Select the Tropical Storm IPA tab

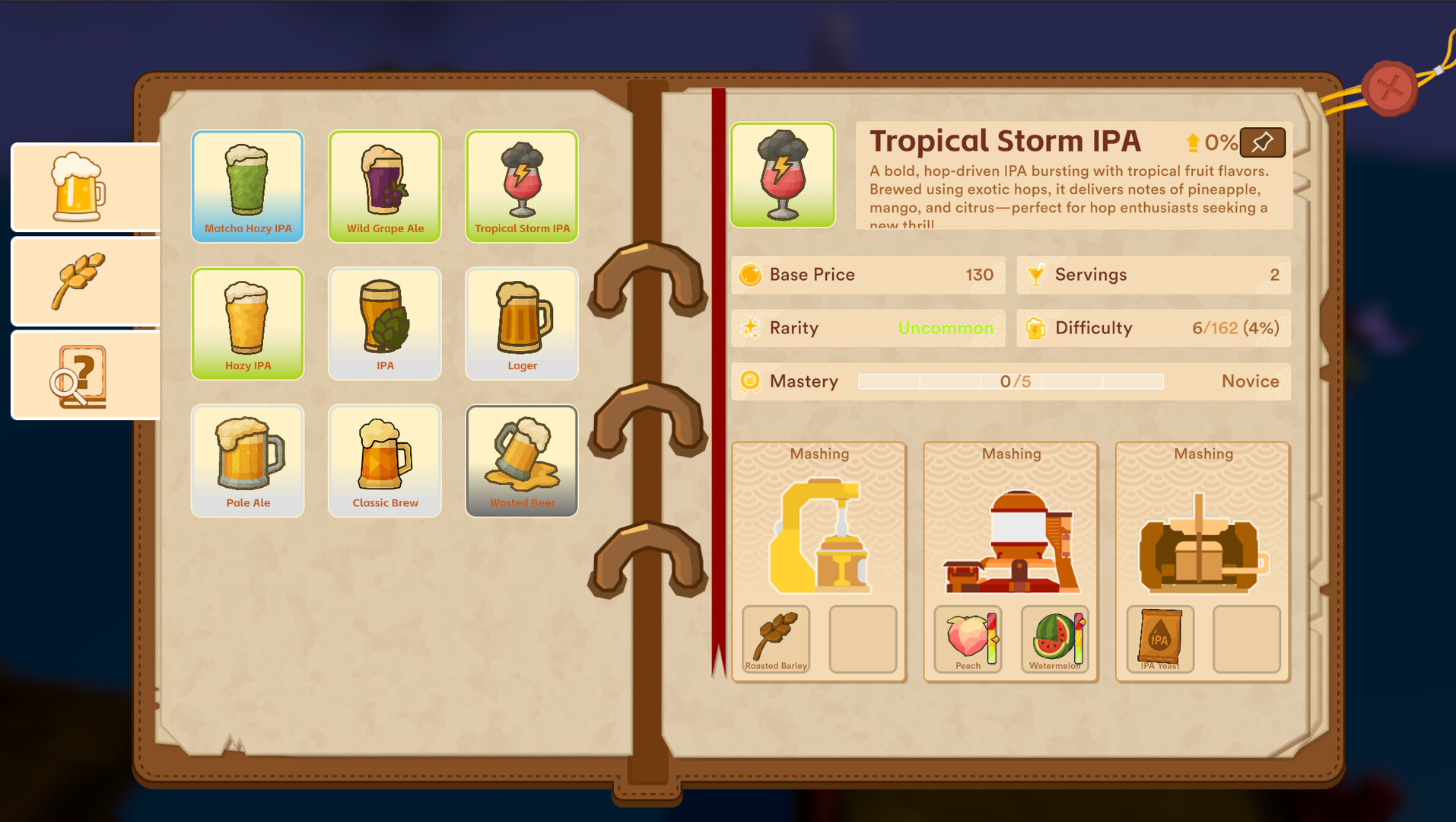tap(521, 185)
